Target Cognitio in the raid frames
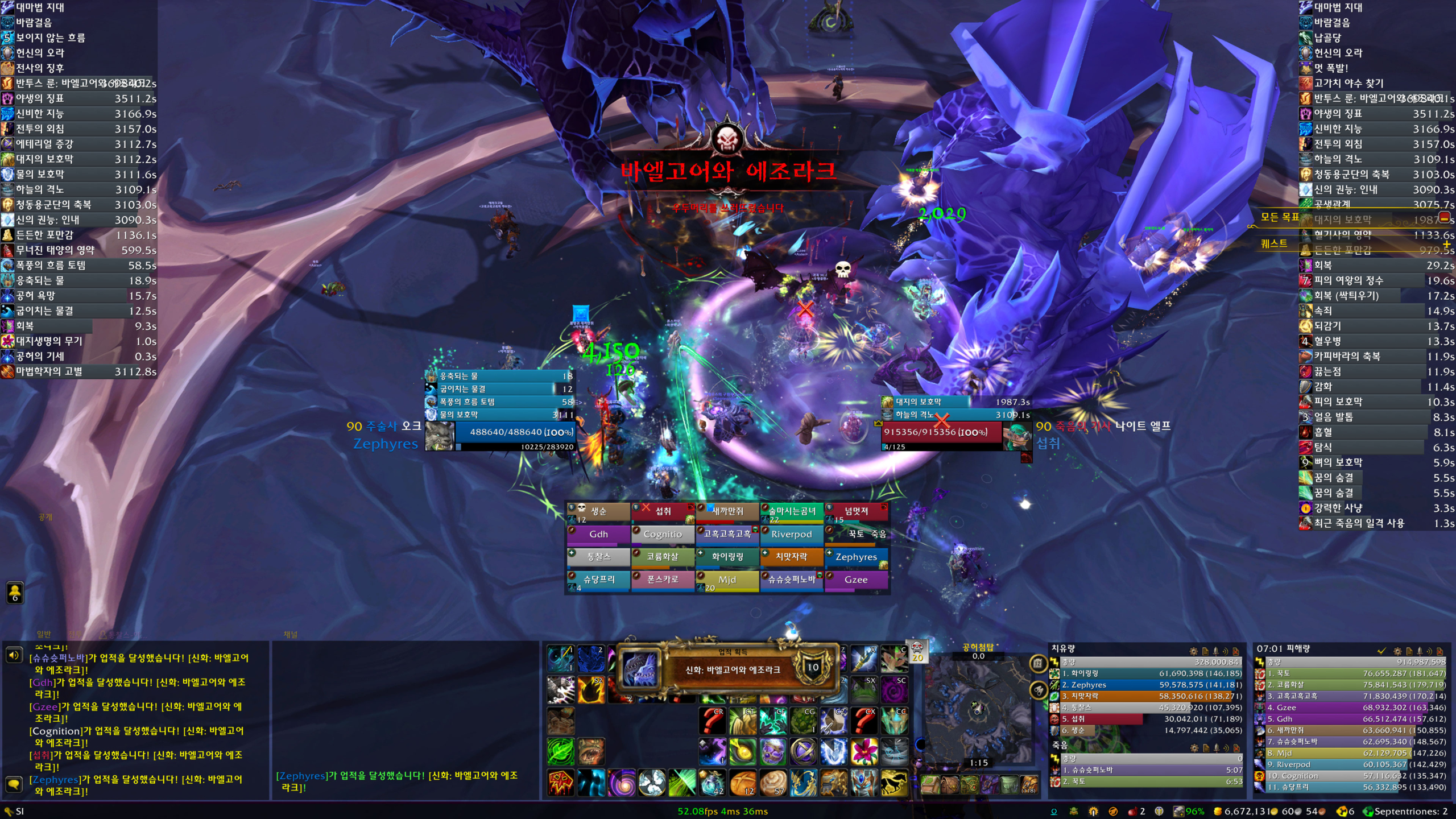Viewport: 1456px width, 819px height. tap(663, 534)
